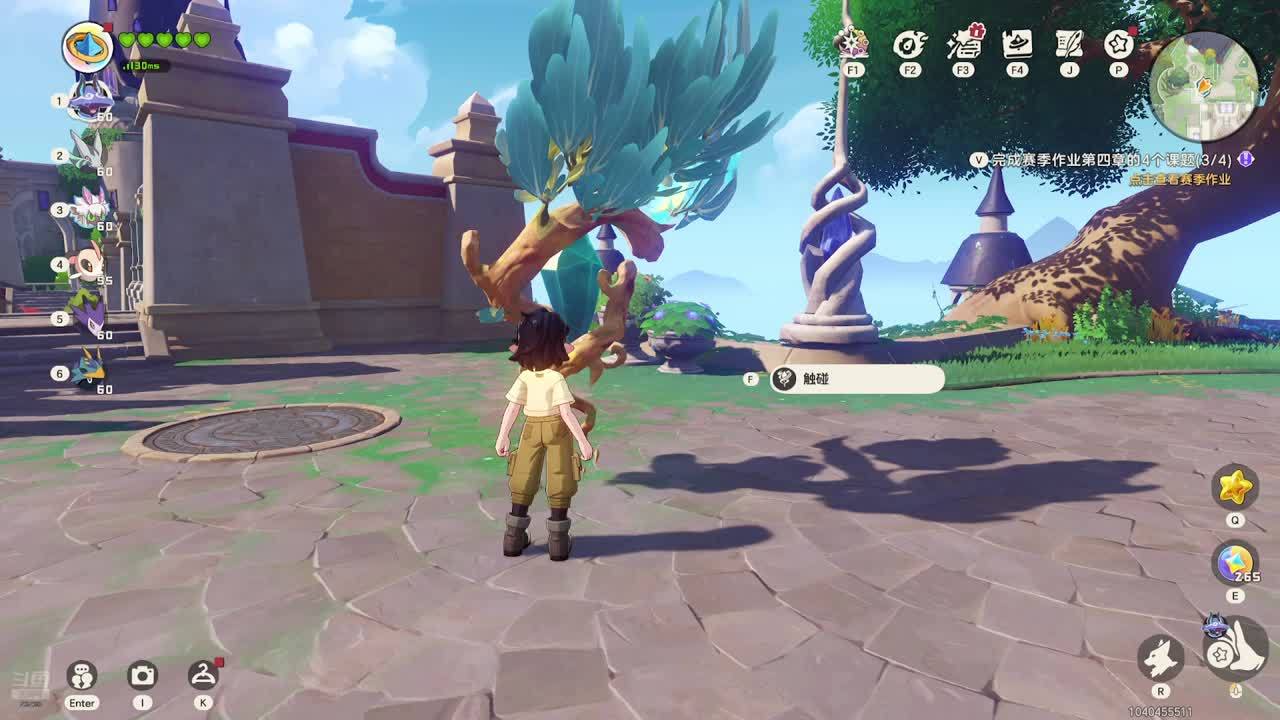The width and height of the screenshot is (1280, 720).
Task: Open the wand and gift rewards icon
Action: tap(964, 44)
